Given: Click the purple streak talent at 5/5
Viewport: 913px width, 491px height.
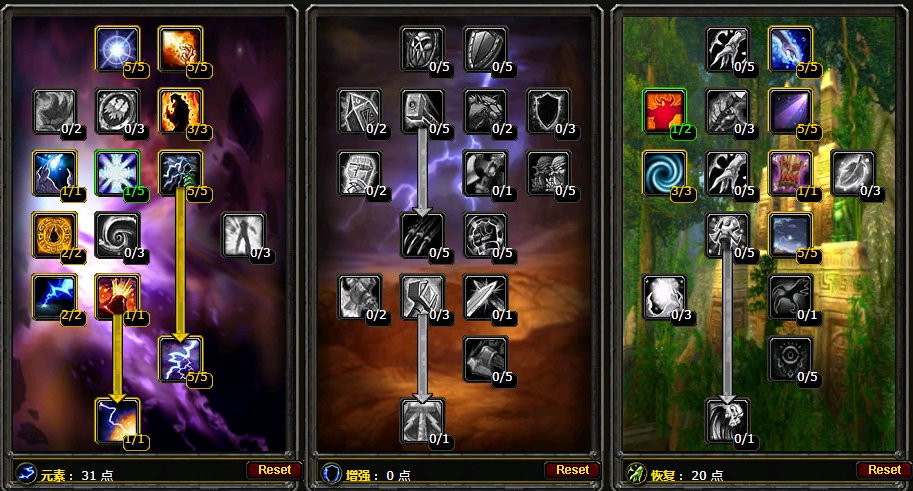Looking at the screenshot, I should [790, 110].
